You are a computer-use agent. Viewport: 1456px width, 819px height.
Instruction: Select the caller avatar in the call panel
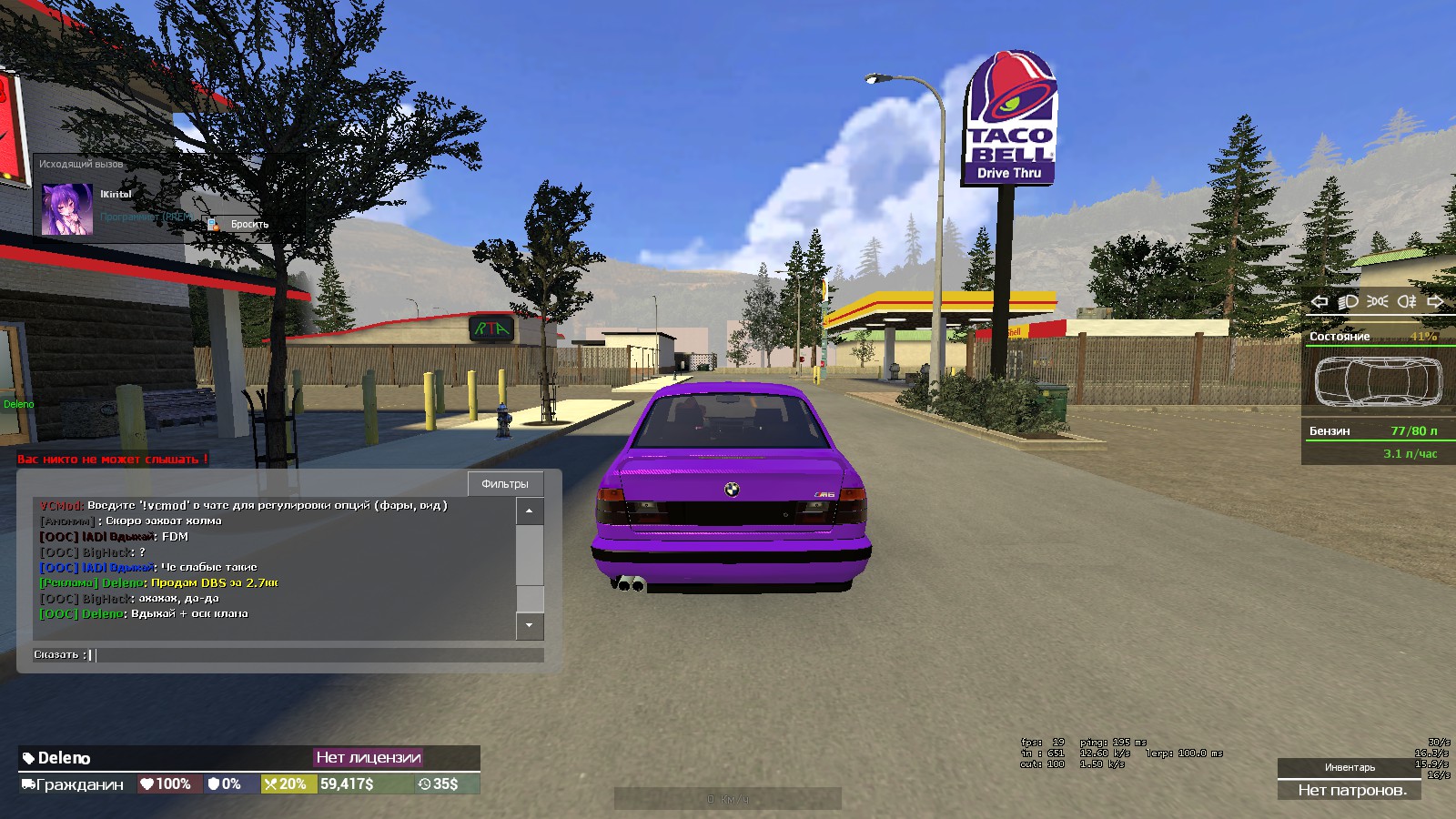[x=67, y=209]
